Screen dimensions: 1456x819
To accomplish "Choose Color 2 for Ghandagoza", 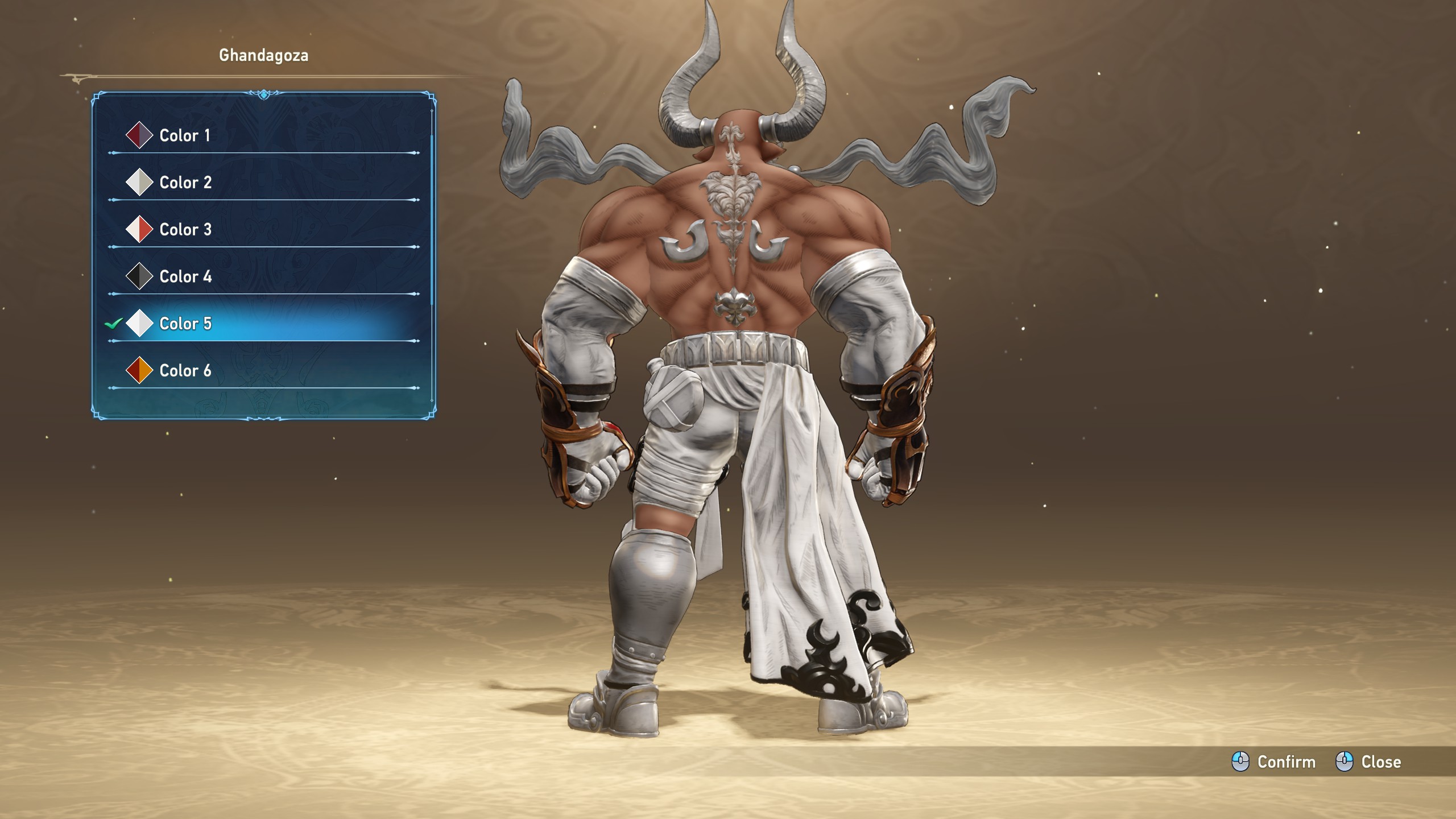I will tap(185, 183).
